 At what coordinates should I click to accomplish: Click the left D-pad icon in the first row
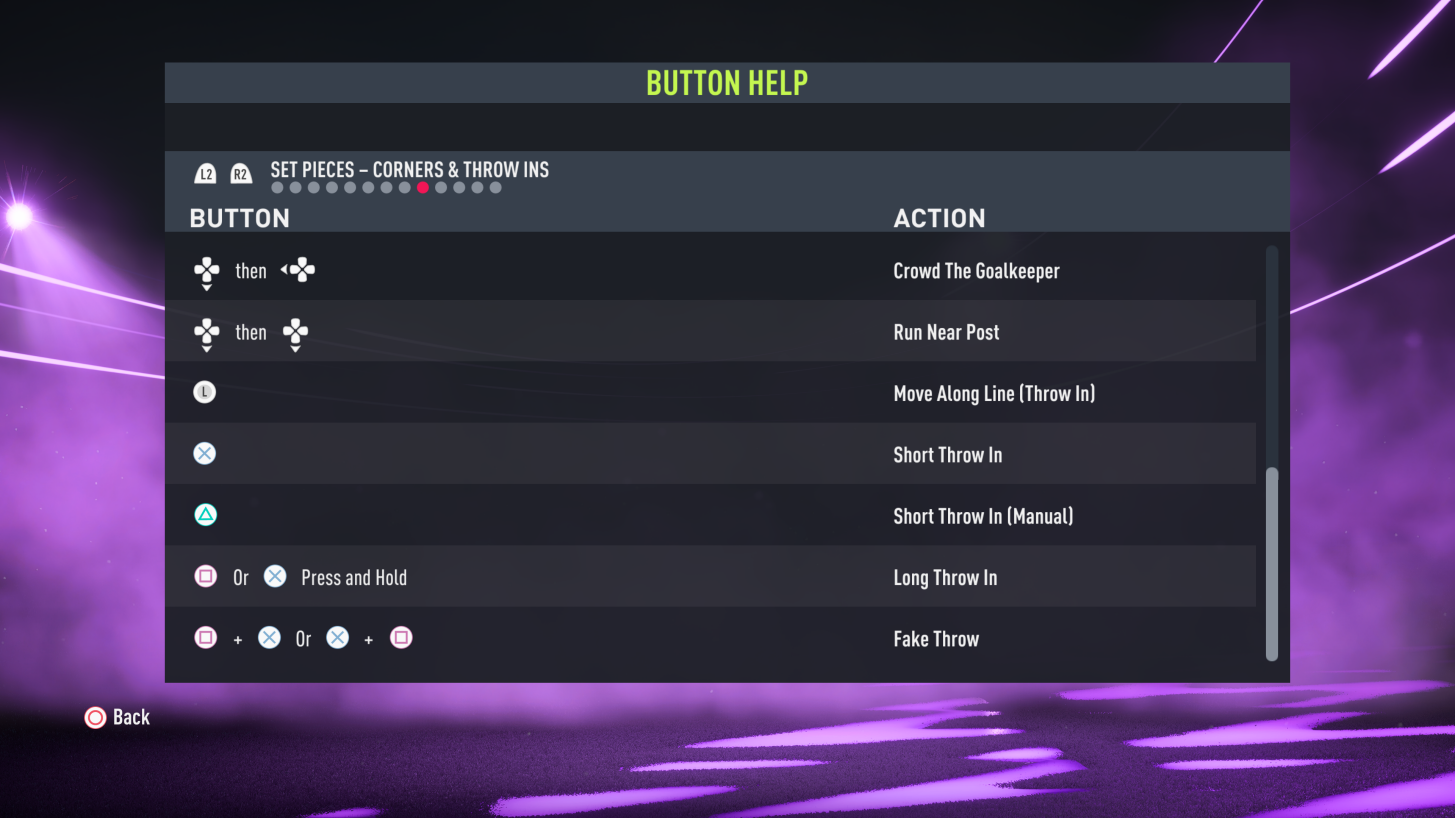(297, 270)
